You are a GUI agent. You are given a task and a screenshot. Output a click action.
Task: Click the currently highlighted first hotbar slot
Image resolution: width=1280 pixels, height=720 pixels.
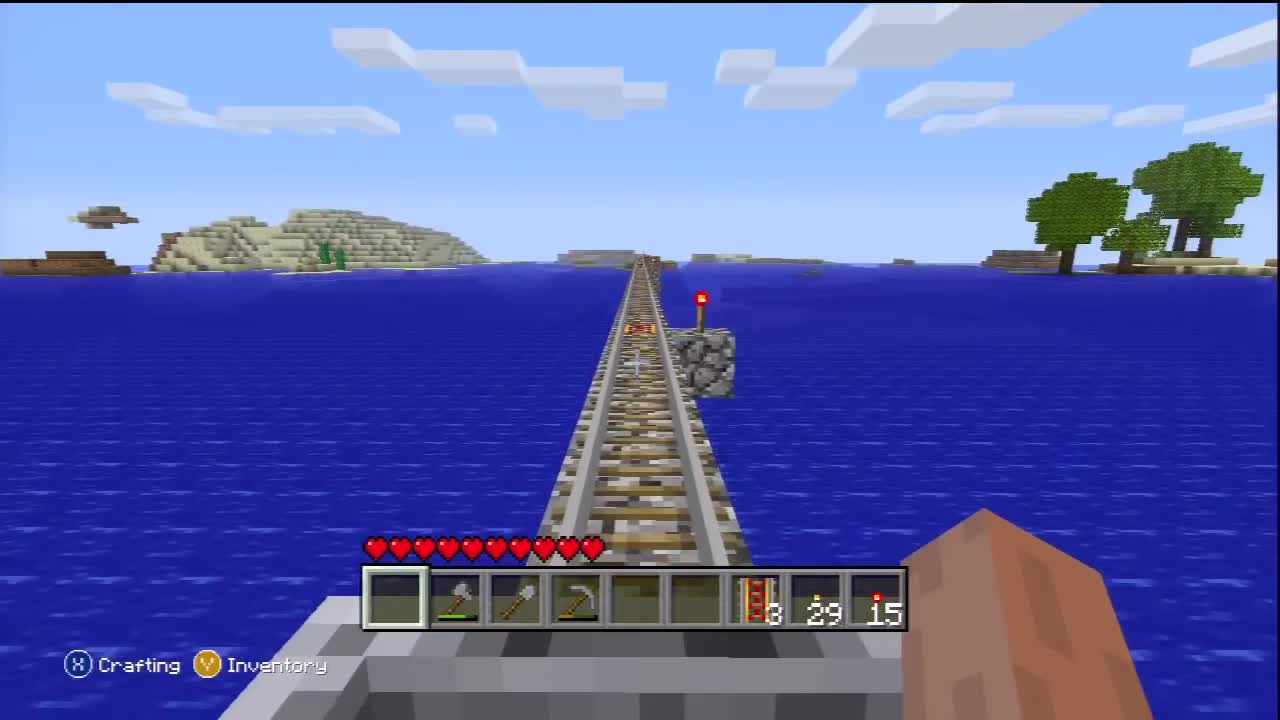coord(395,595)
